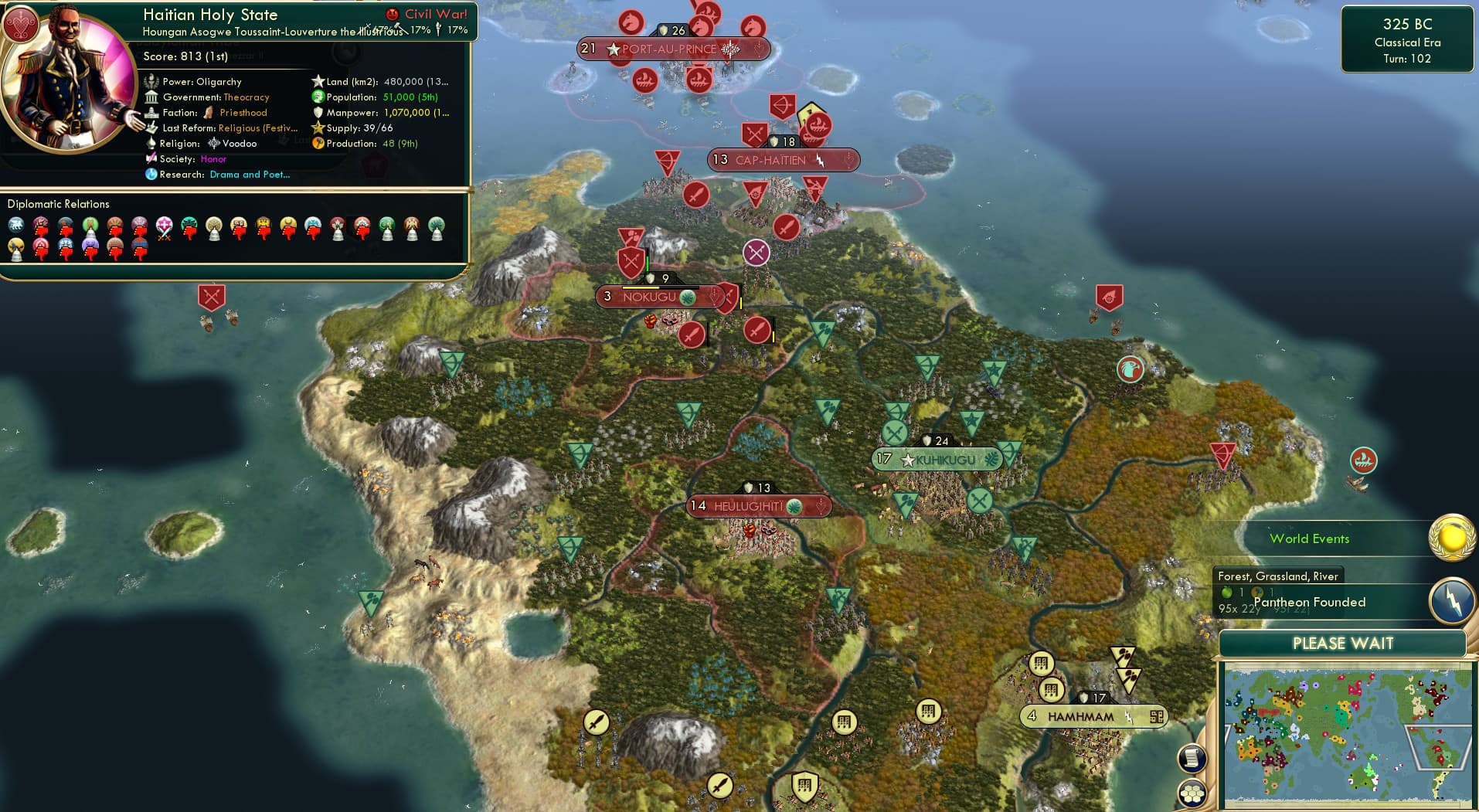
Task: Open the Pantheon Founded notification
Action: (1309, 602)
